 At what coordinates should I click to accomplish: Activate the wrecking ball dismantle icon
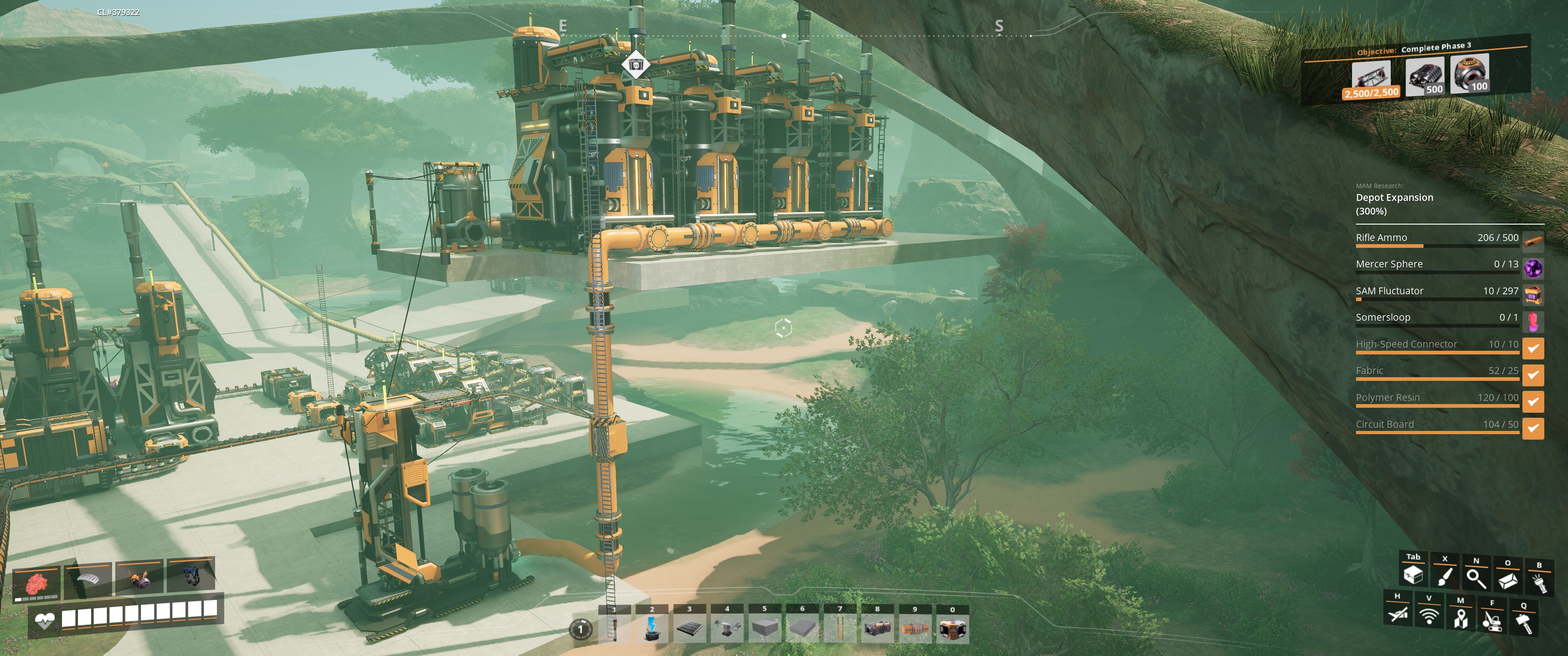coord(1492,621)
